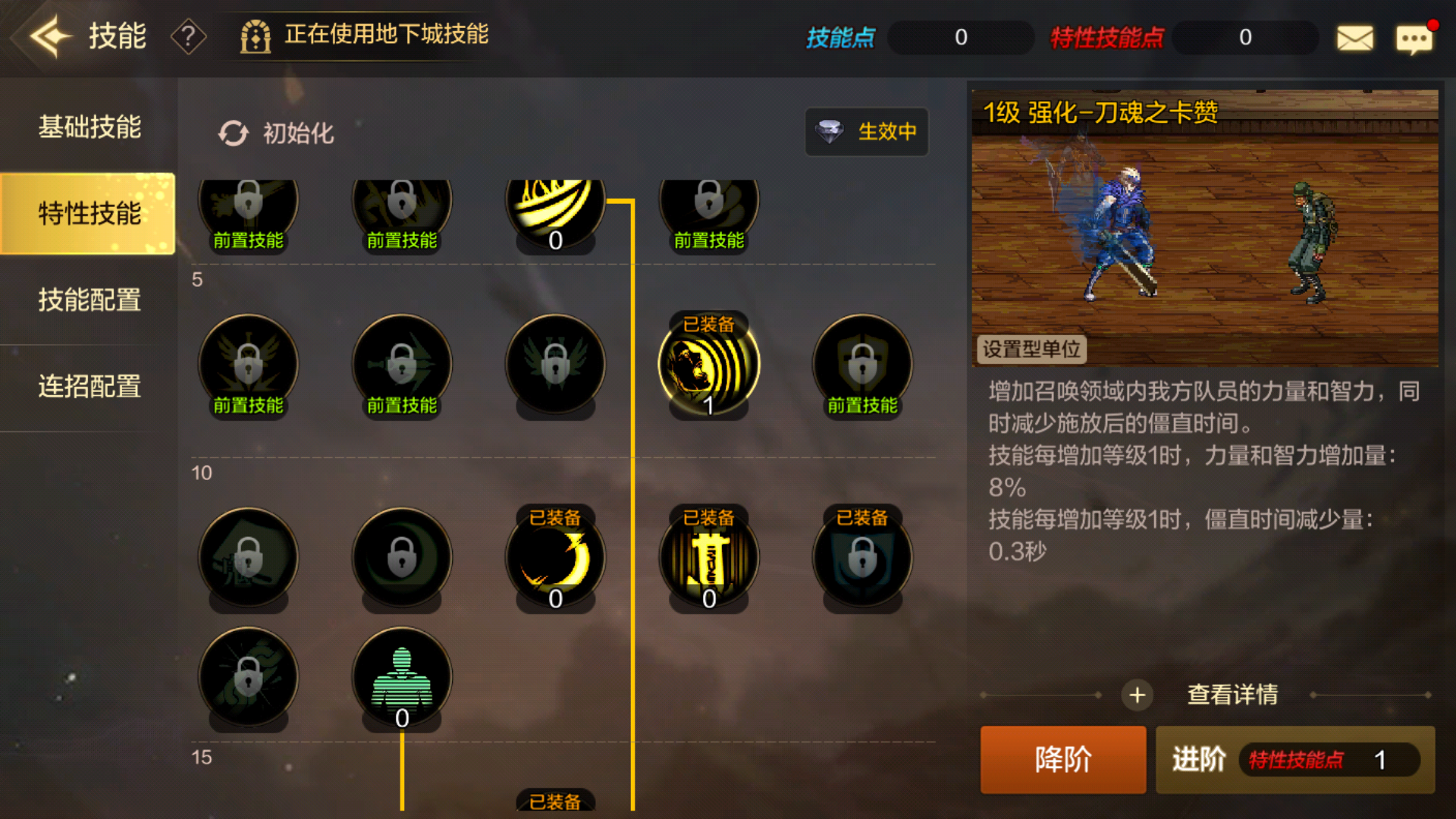The image size is (1456, 819).
Task: Click the 初始化 reset icon
Action: (234, 132)
